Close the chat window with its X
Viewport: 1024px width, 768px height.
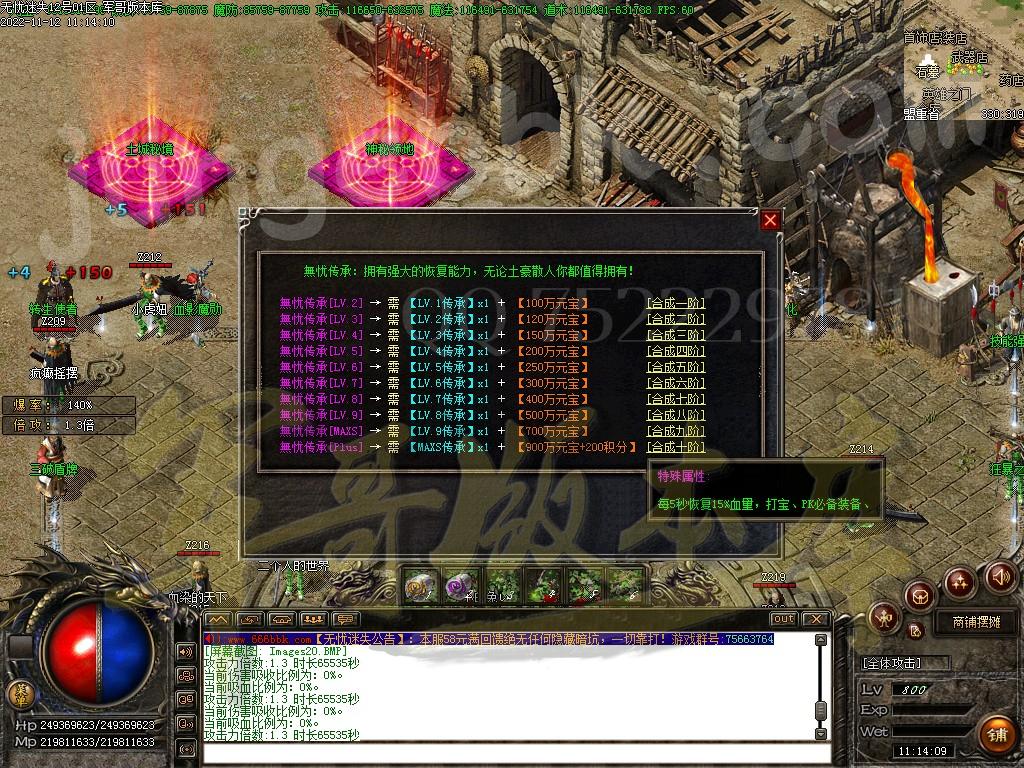(815, 619)
